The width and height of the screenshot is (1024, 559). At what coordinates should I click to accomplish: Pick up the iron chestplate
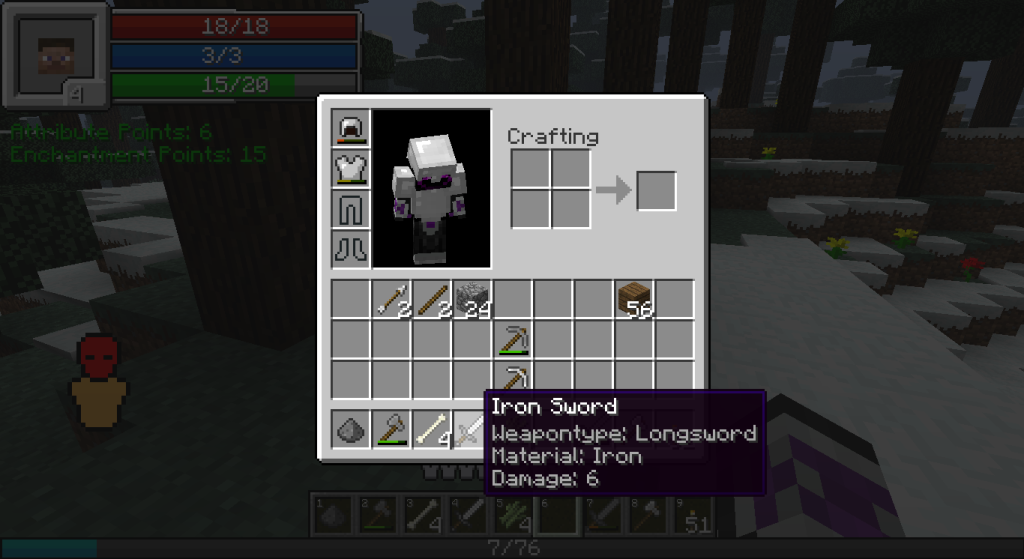coord(352,168)
